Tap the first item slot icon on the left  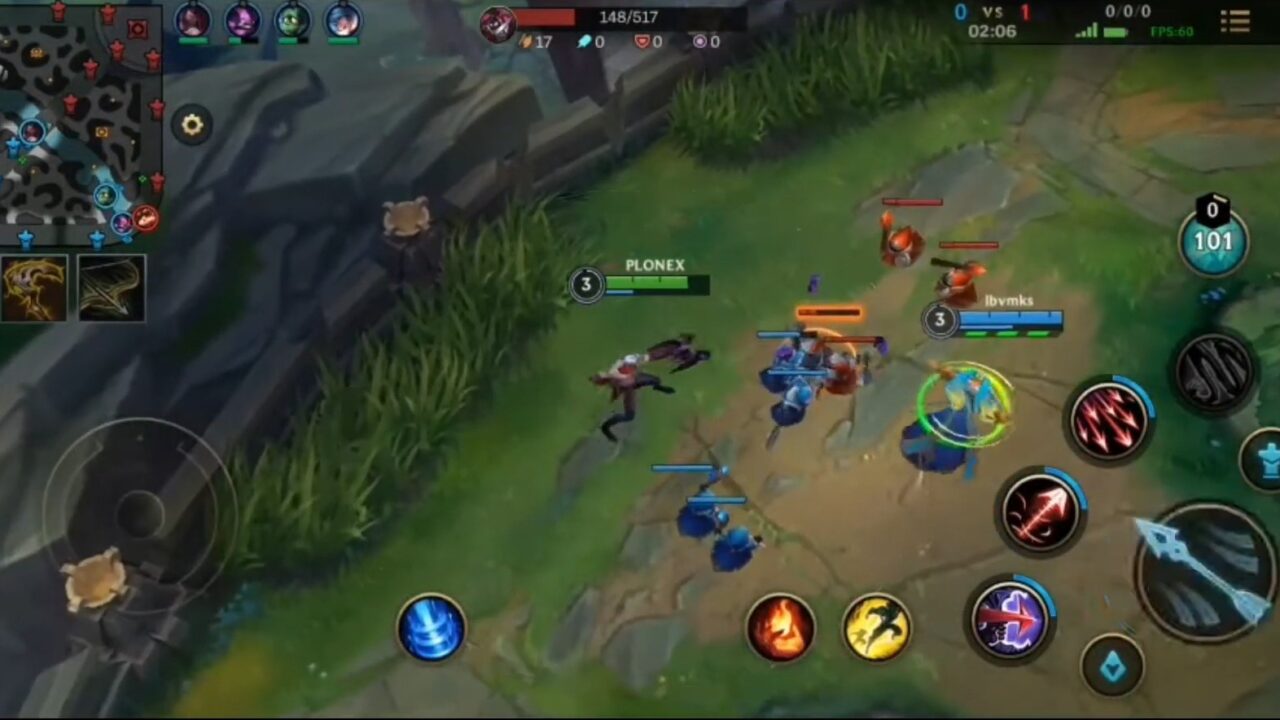tap(35, 288)
